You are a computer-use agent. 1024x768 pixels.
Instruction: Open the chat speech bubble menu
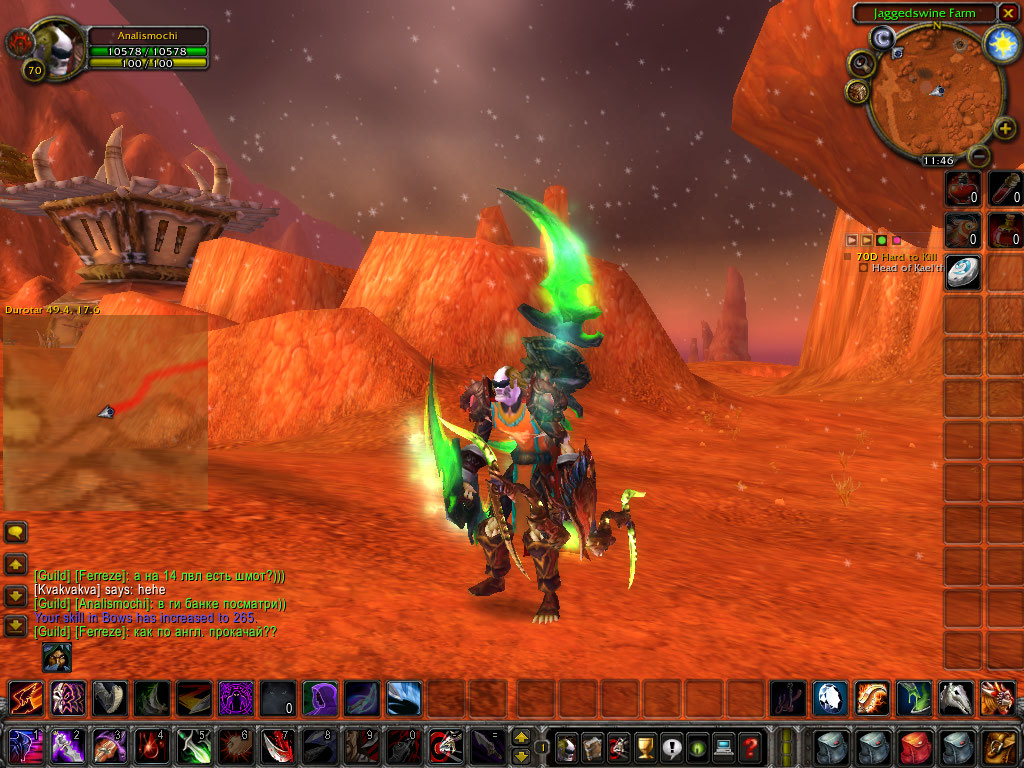pyautogui.click(x=15, y=532)
